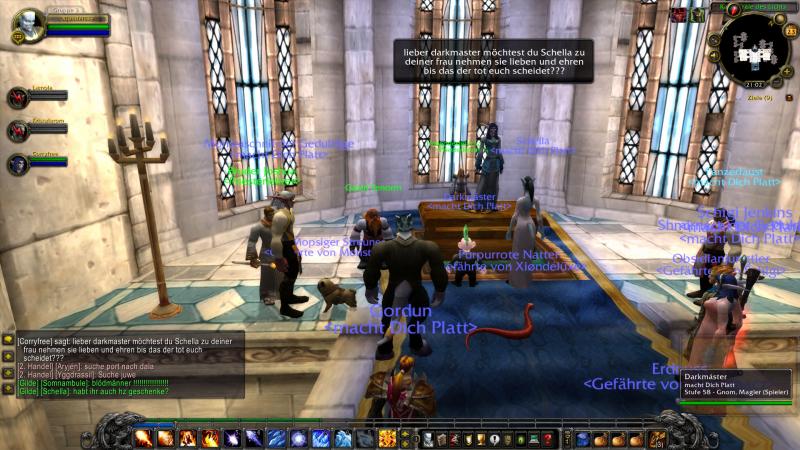Click the green buff icon near the minimap
This screenshot has height=450, width=800.
click(x=697, y=15)
